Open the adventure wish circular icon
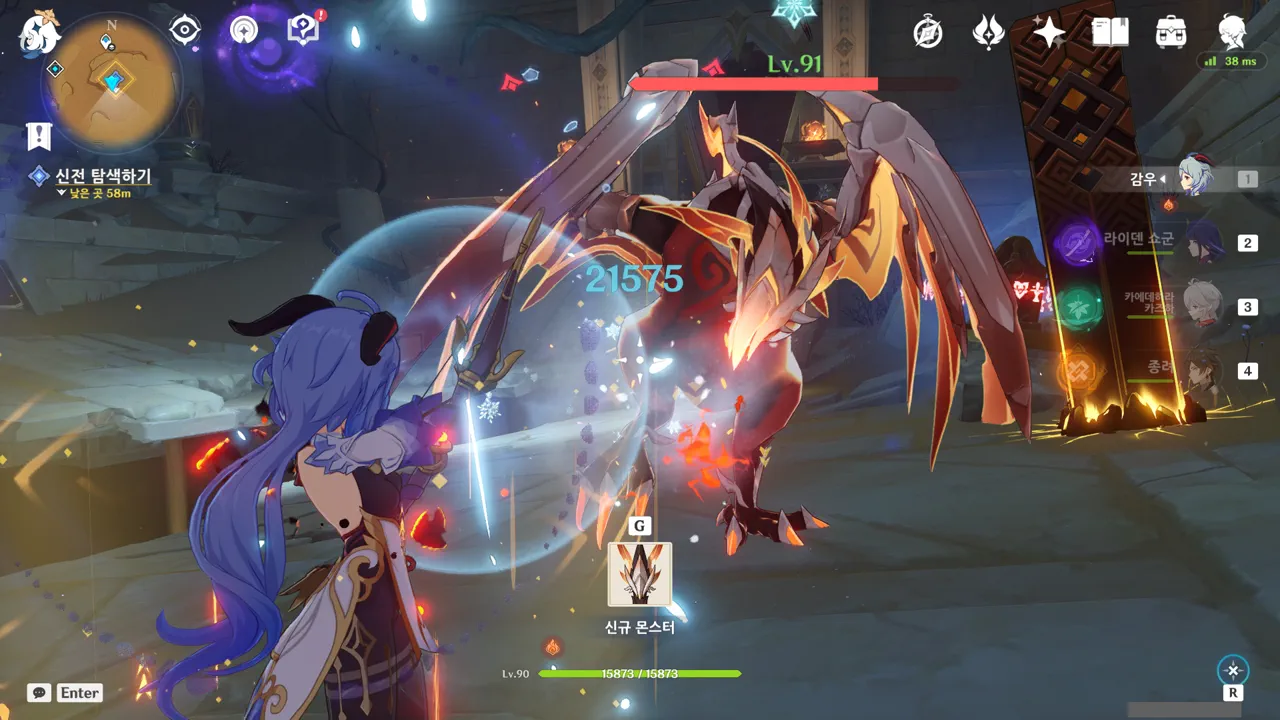Image resolution: width=1280 pixels, height=720 pixels. pos(243,30)
